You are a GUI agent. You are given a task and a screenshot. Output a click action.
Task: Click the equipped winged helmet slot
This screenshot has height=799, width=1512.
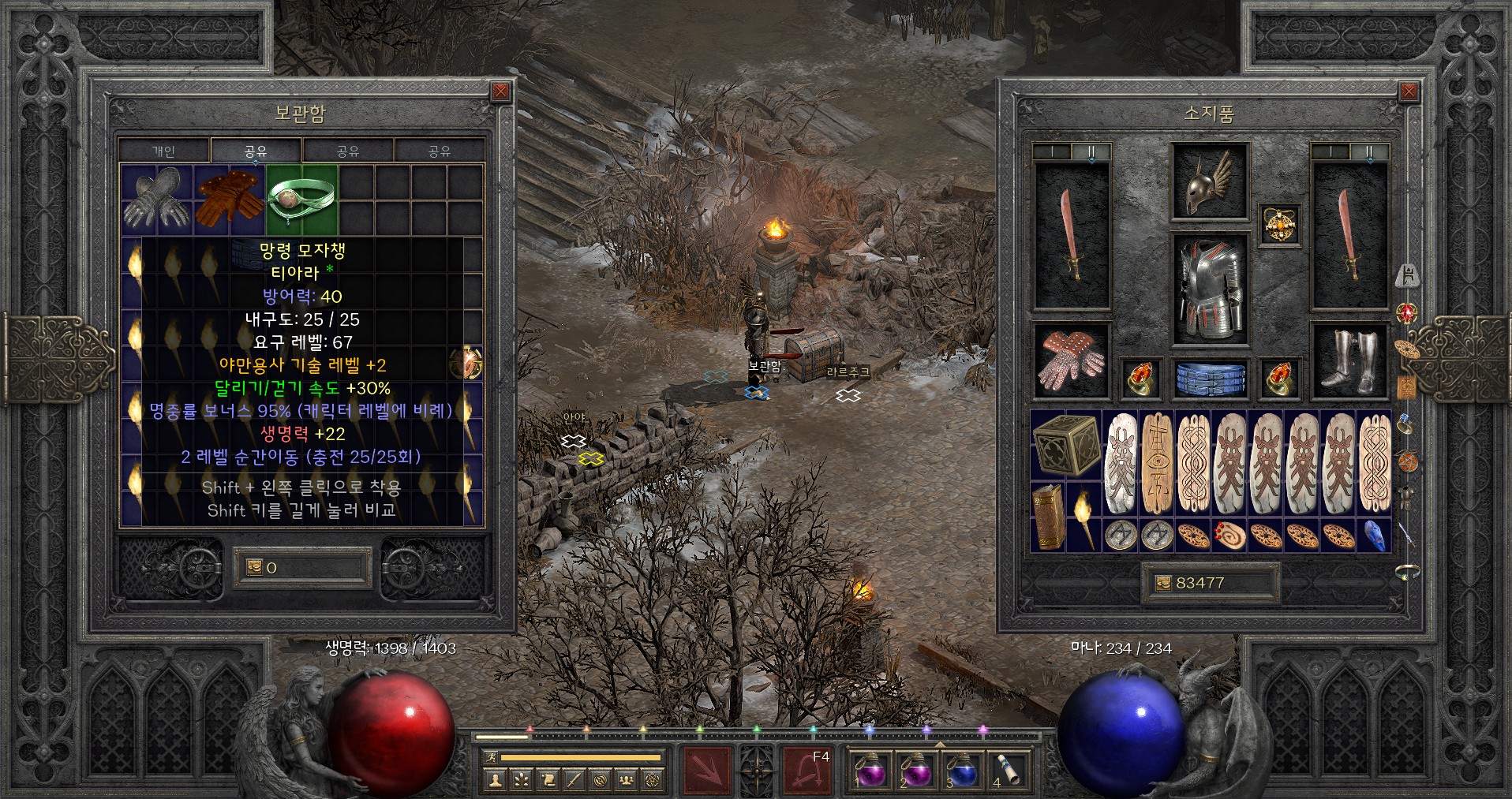click(1209, 182)
